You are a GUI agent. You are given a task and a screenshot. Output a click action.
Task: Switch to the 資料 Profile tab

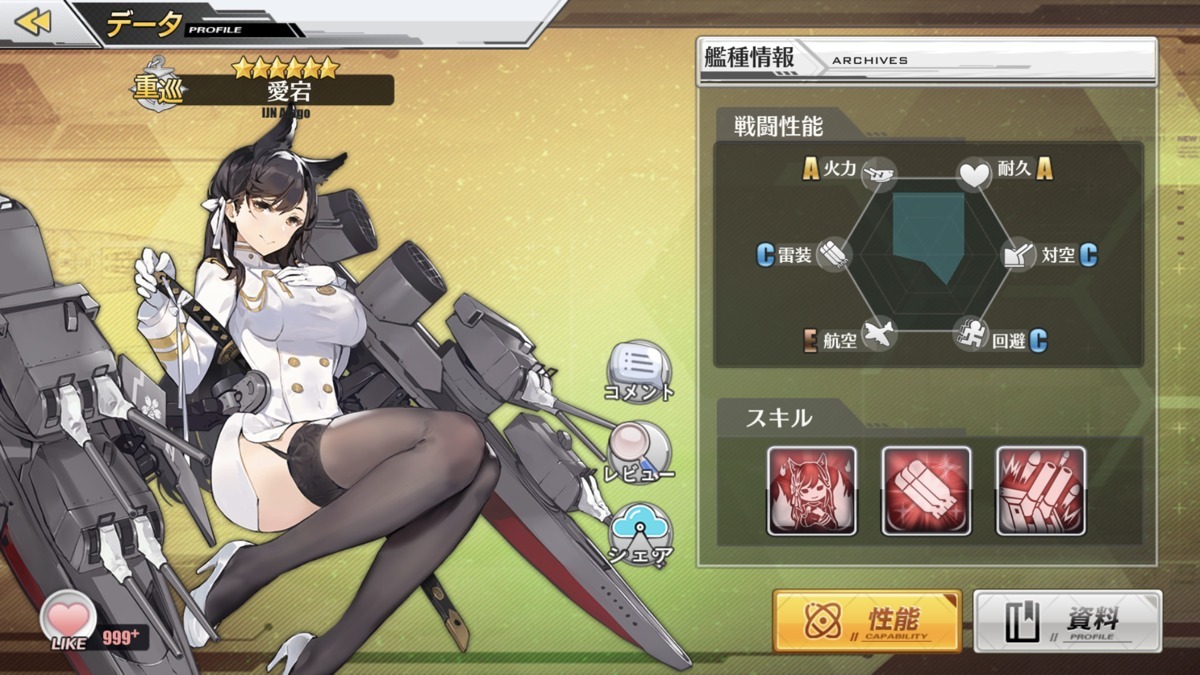point(1068,621)
